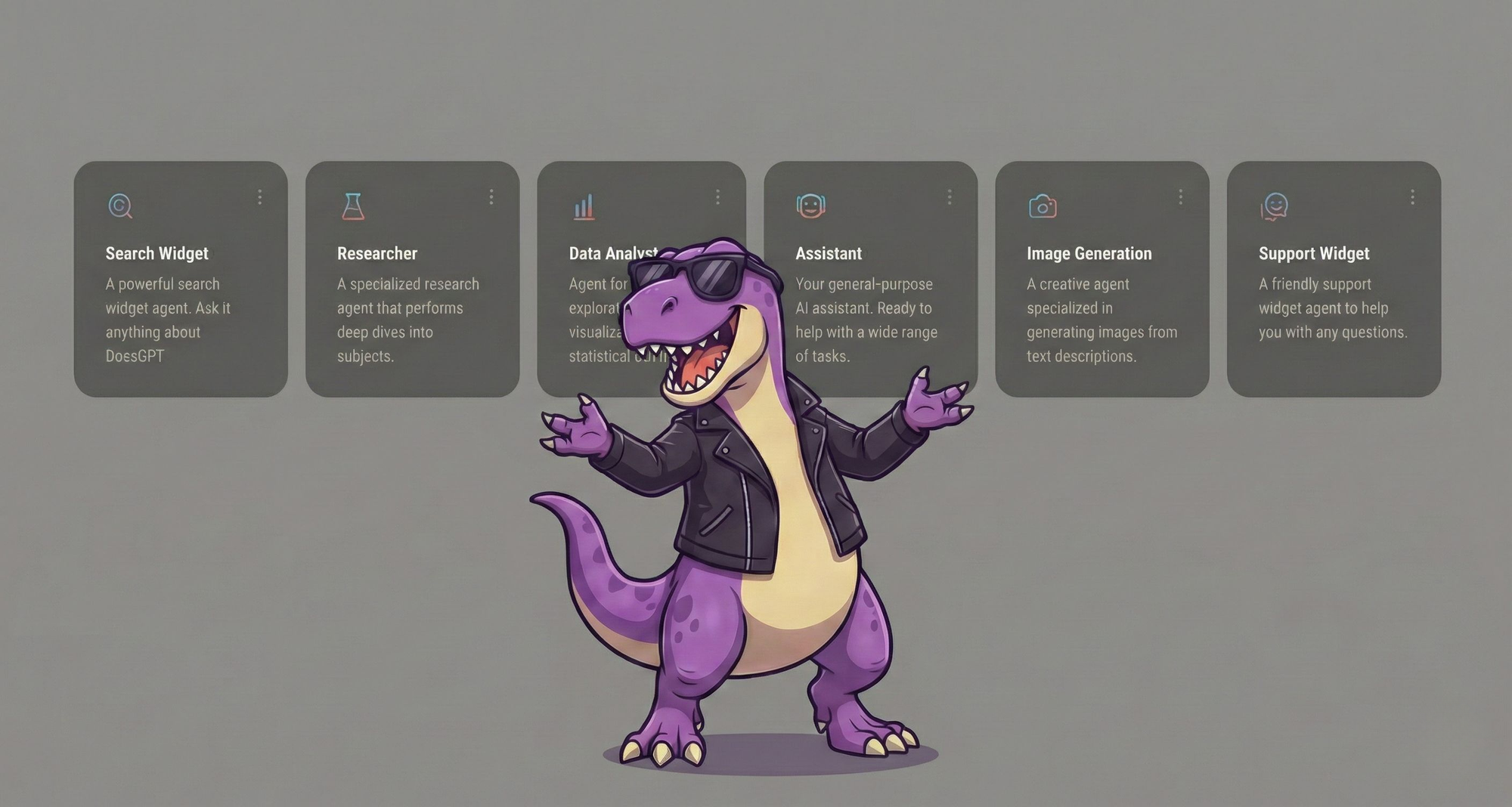Open the Assistant three-dot menu

950,197
